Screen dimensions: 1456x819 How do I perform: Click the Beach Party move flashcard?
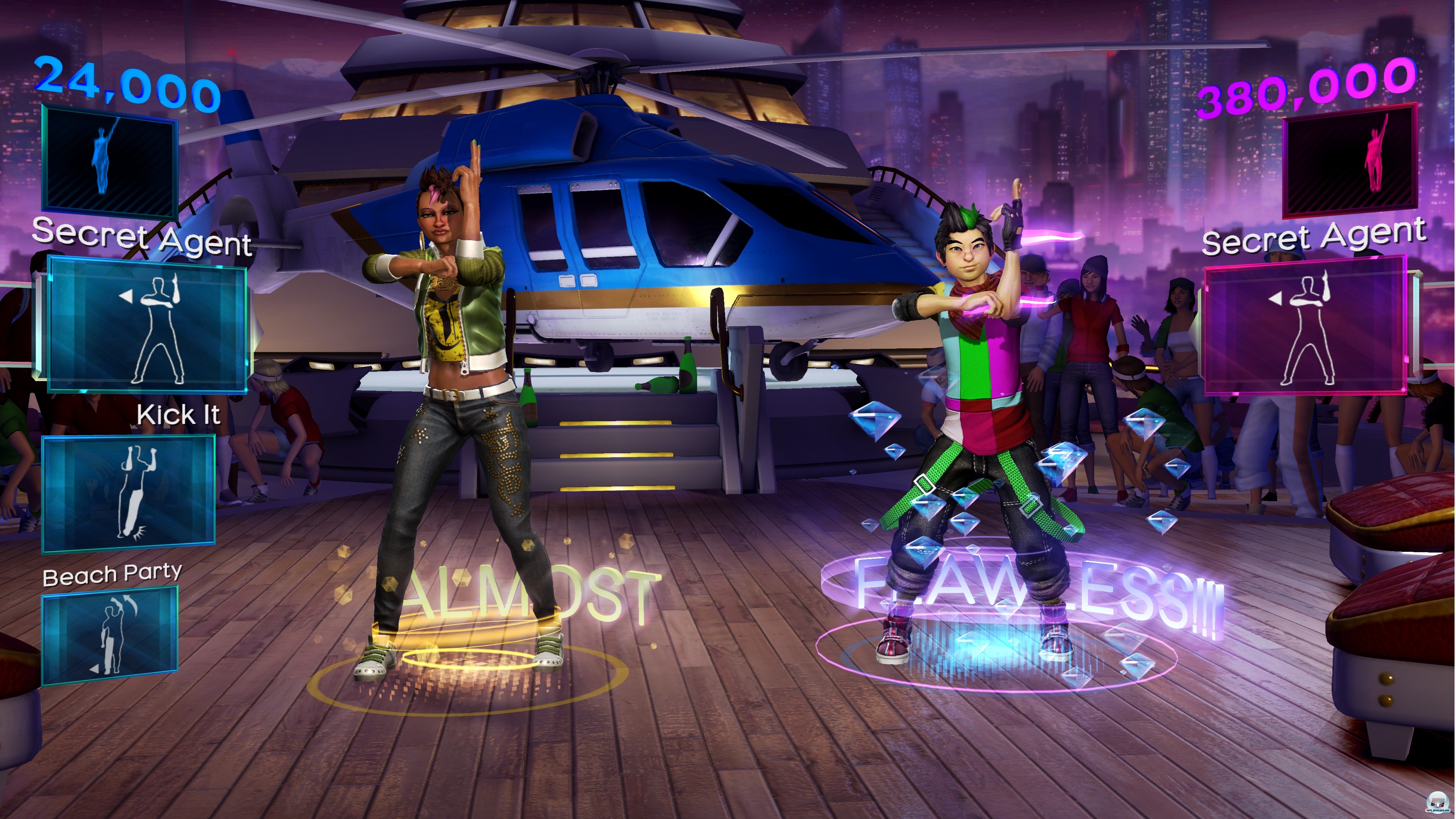[x=110, y=635]
